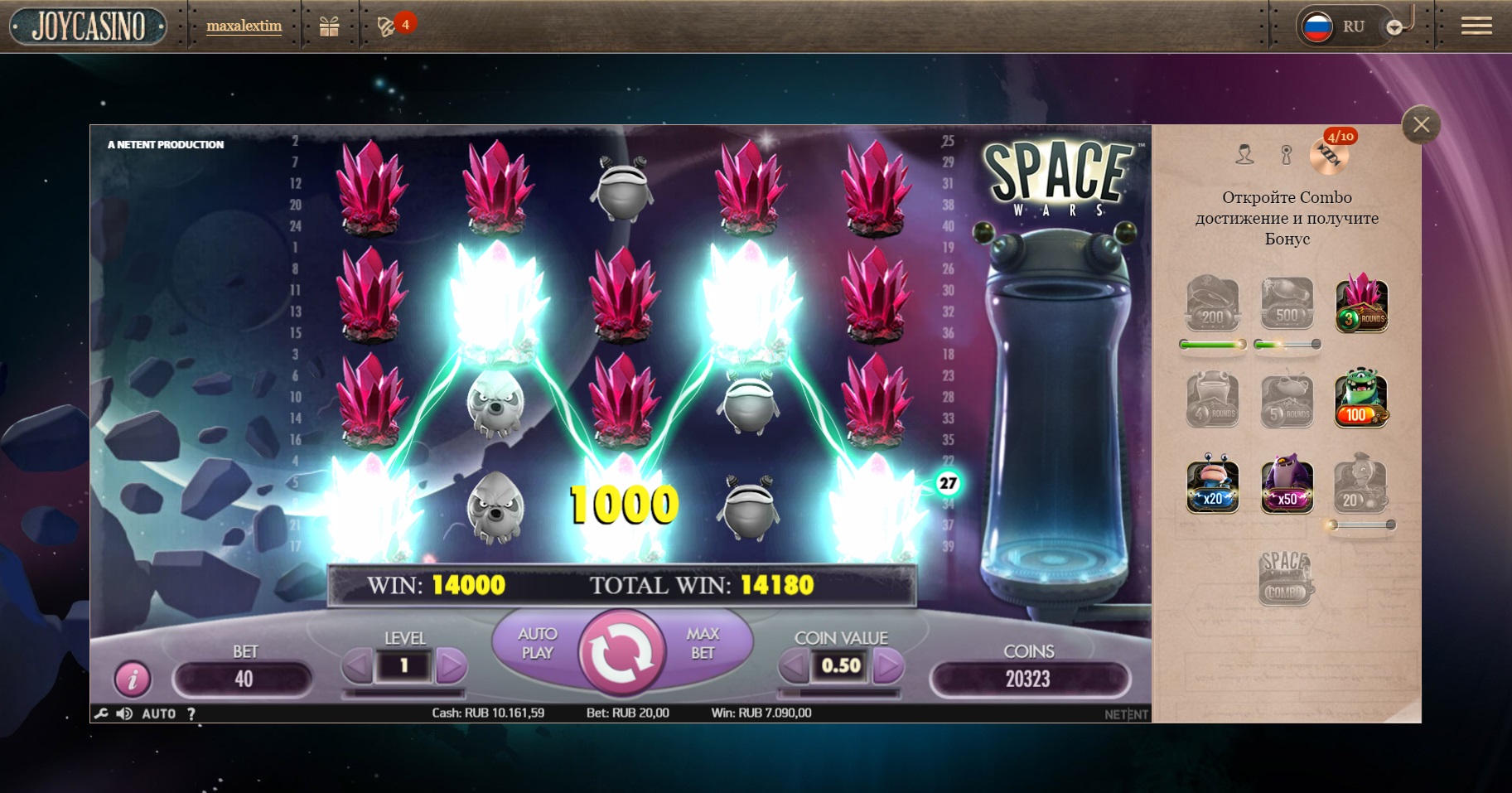The height and width of the screenshot is (793, 1512).
Task: Increase the bet Level
Action: 451,666
